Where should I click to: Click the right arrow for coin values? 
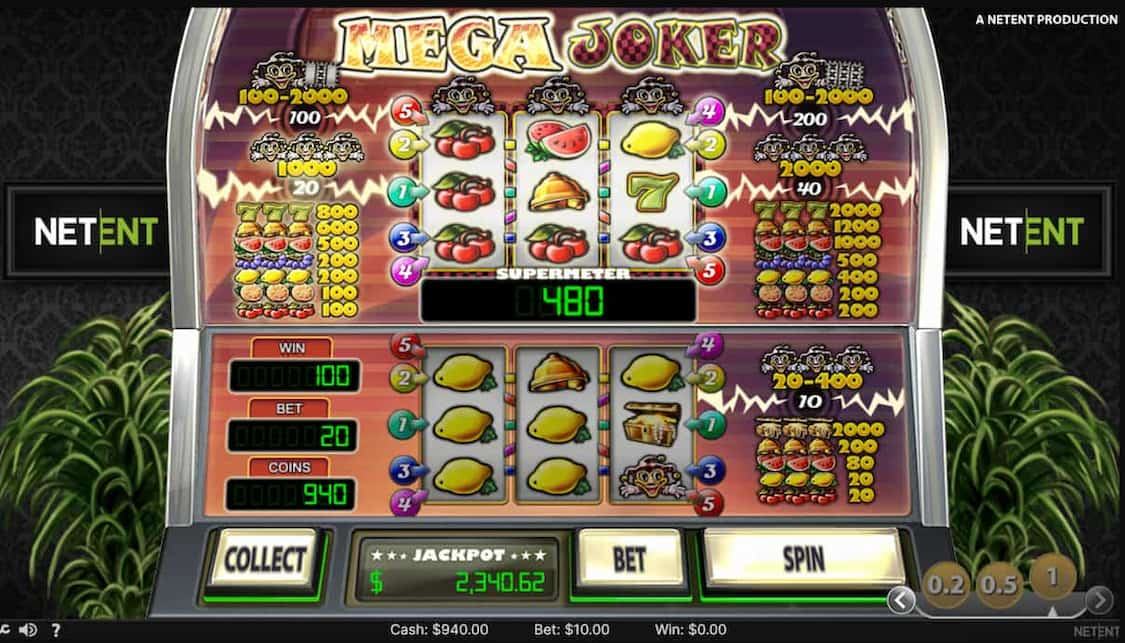click(x=1099, y=600)
